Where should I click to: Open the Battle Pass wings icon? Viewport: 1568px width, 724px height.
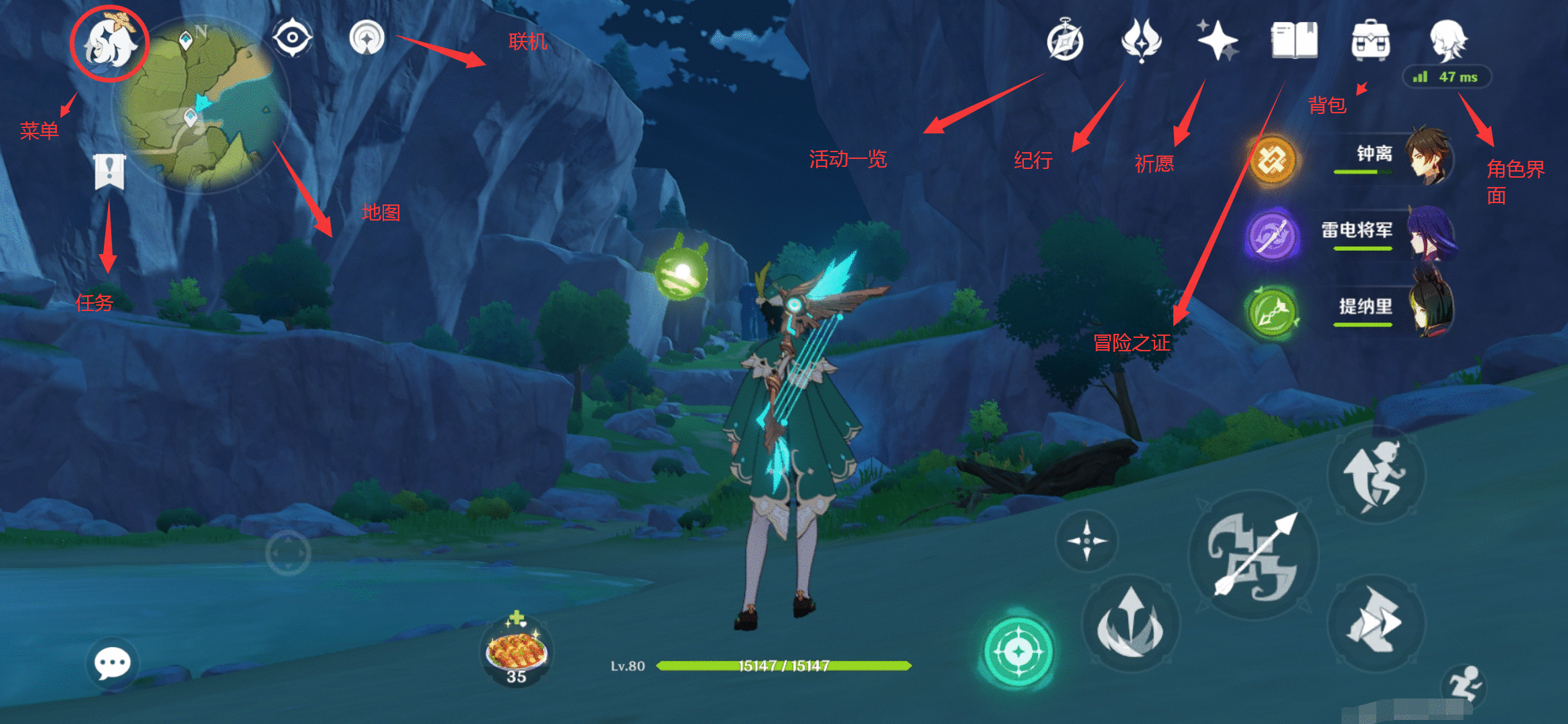coord(1141,40)
